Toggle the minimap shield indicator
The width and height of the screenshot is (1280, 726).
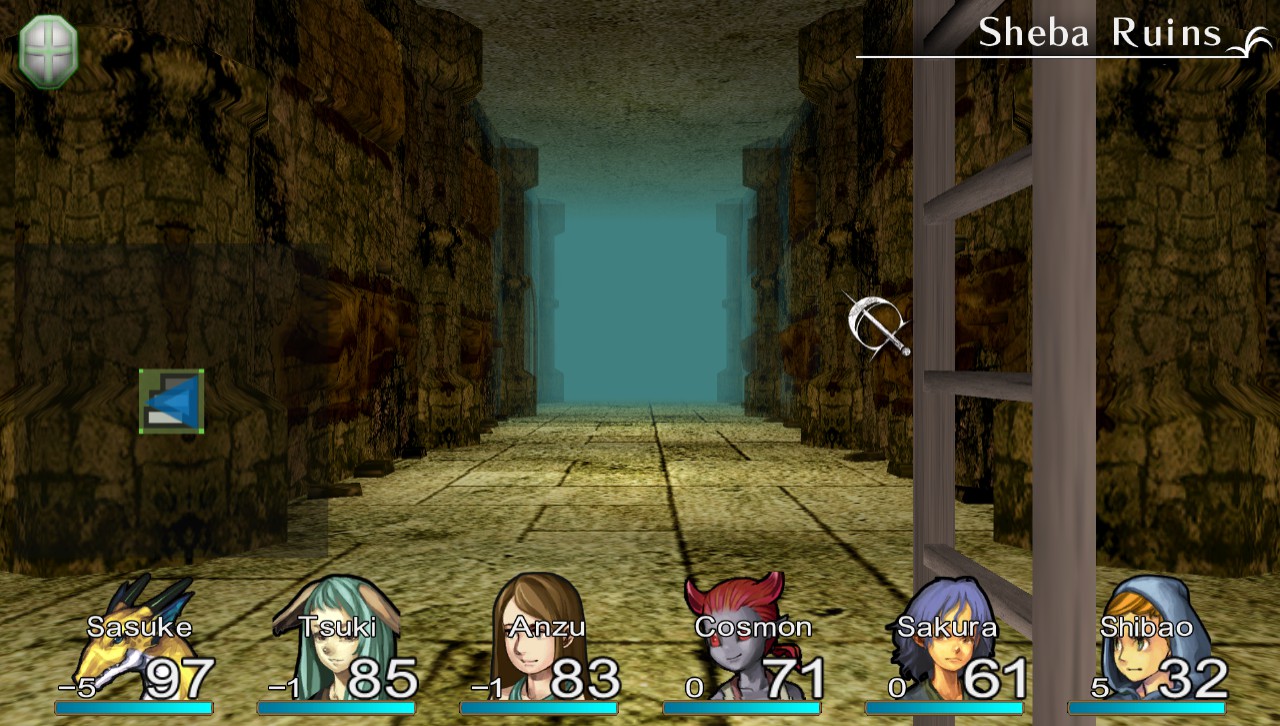click(47, 51)
